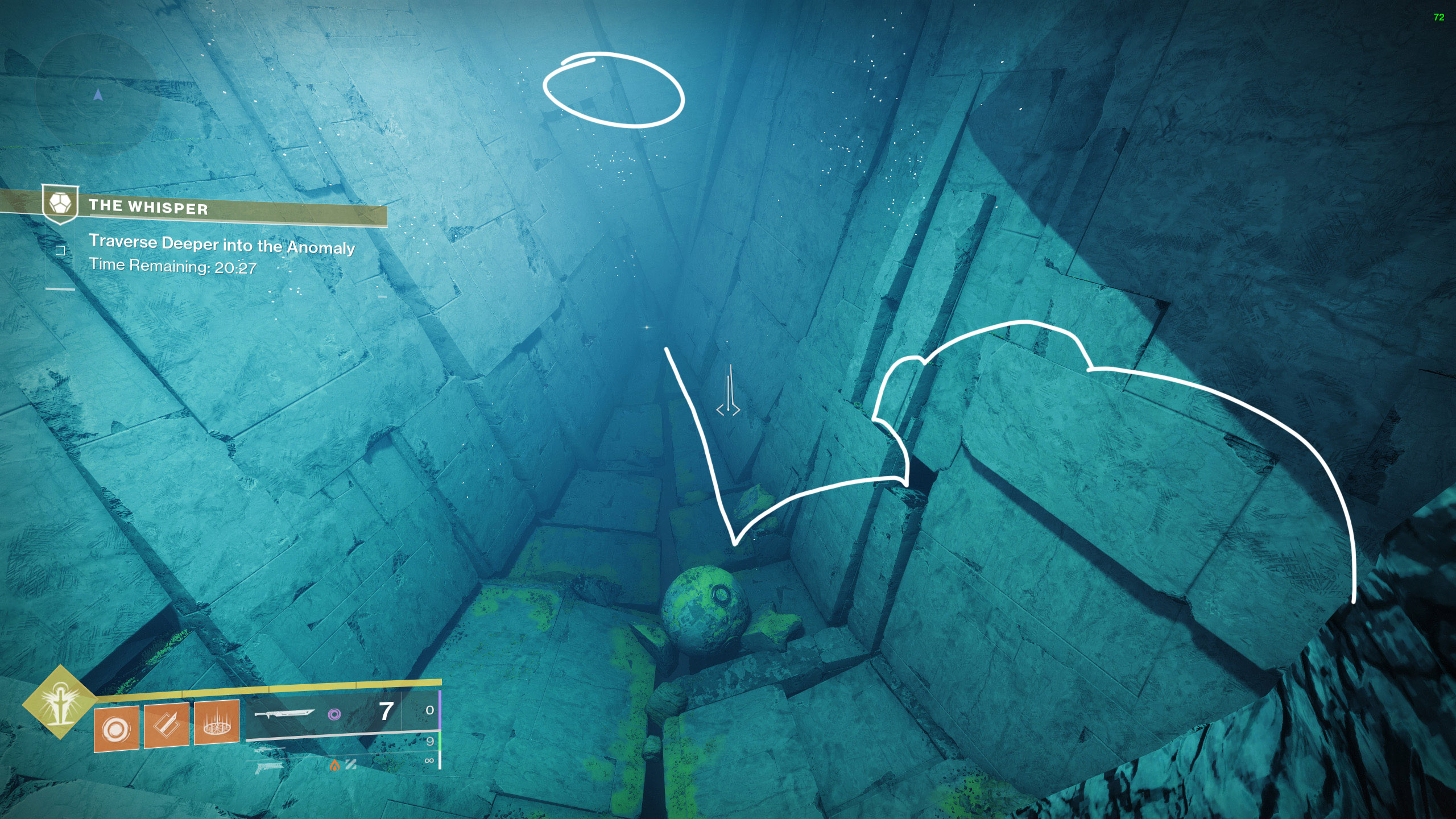The width and height of the screenshot is (1456, 819).
Task: Check the Traverse Deeper objective checkbox
Action: click(60, 249)
